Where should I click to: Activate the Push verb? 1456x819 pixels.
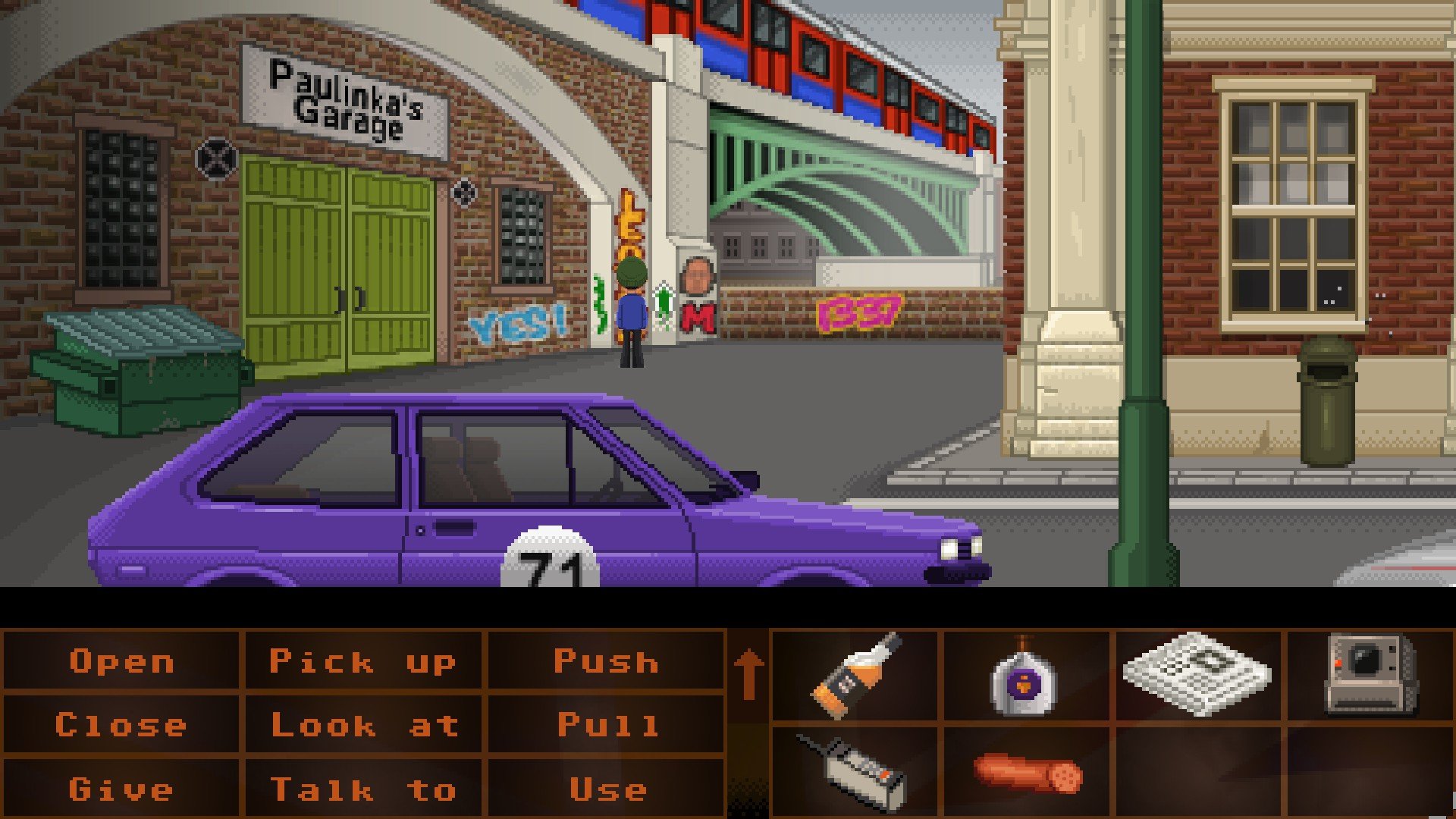(x=606, y=662)
